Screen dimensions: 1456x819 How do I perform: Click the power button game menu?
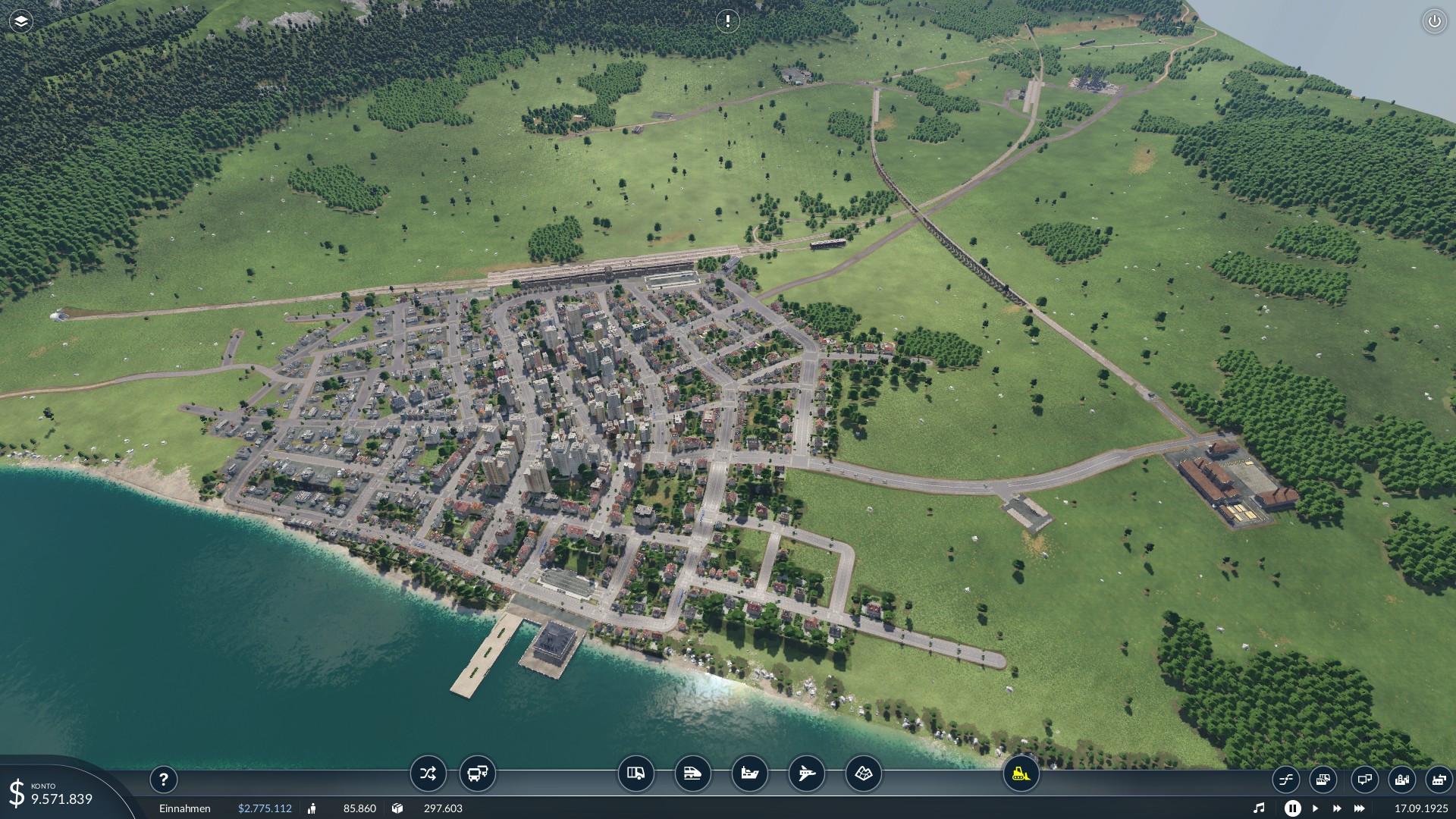(x=1434, y=21)
